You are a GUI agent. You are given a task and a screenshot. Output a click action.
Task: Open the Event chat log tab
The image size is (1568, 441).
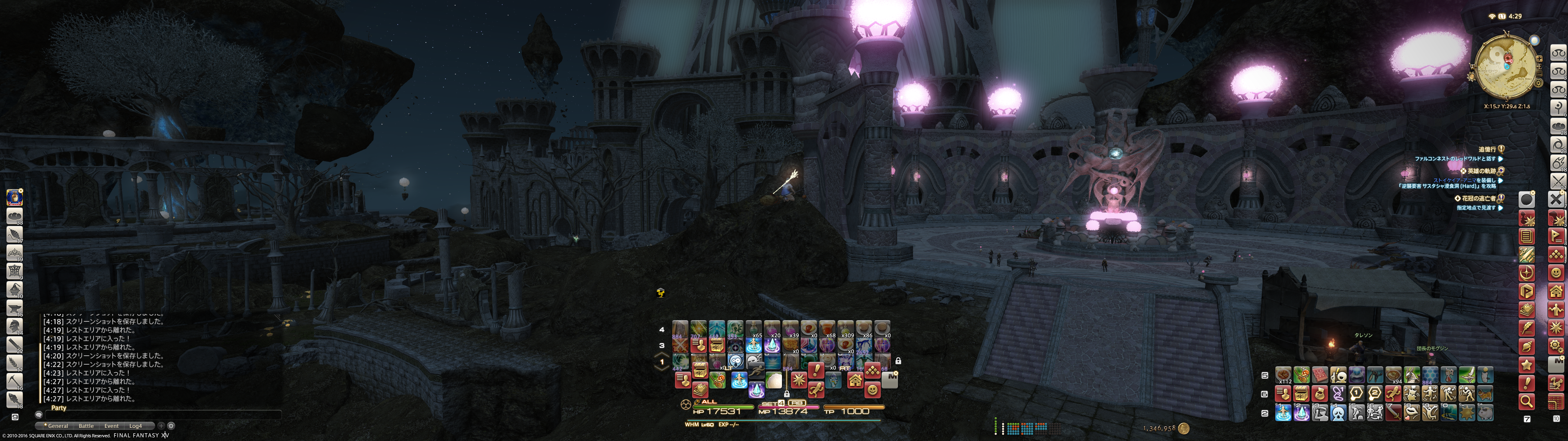tap(111, 426)
